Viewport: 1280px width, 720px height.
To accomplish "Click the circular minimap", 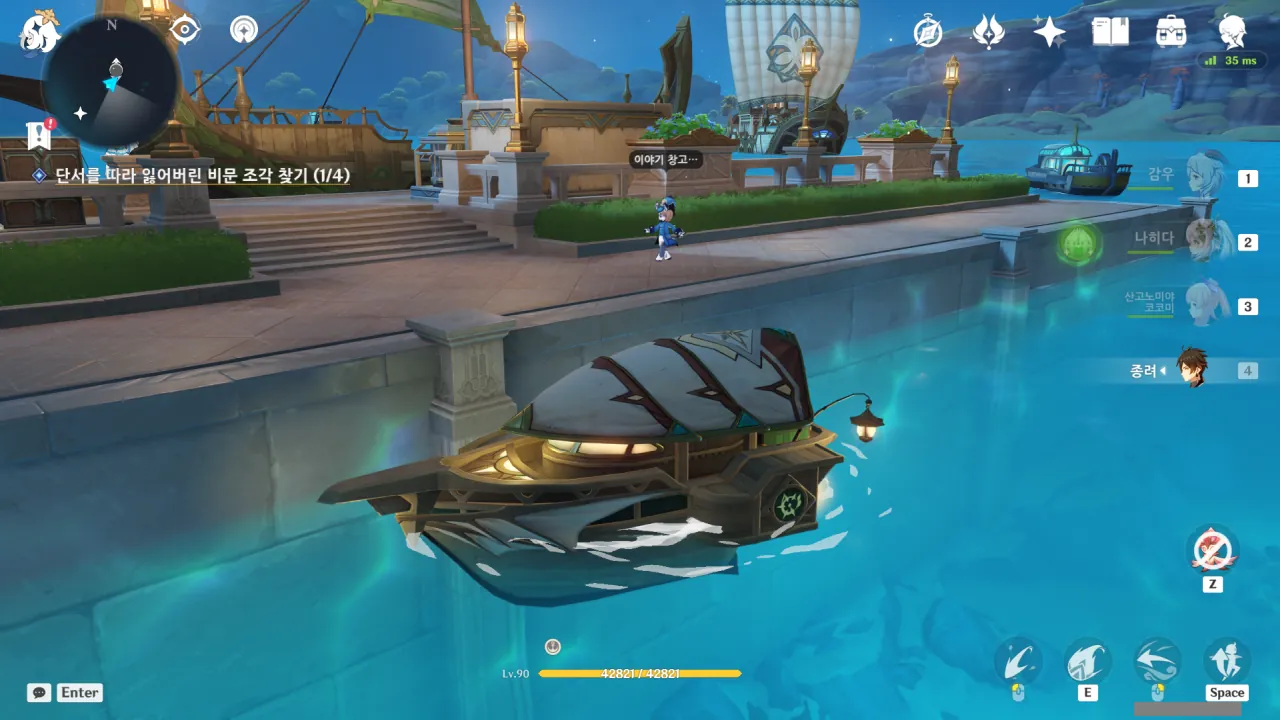I will coord(111,84).
